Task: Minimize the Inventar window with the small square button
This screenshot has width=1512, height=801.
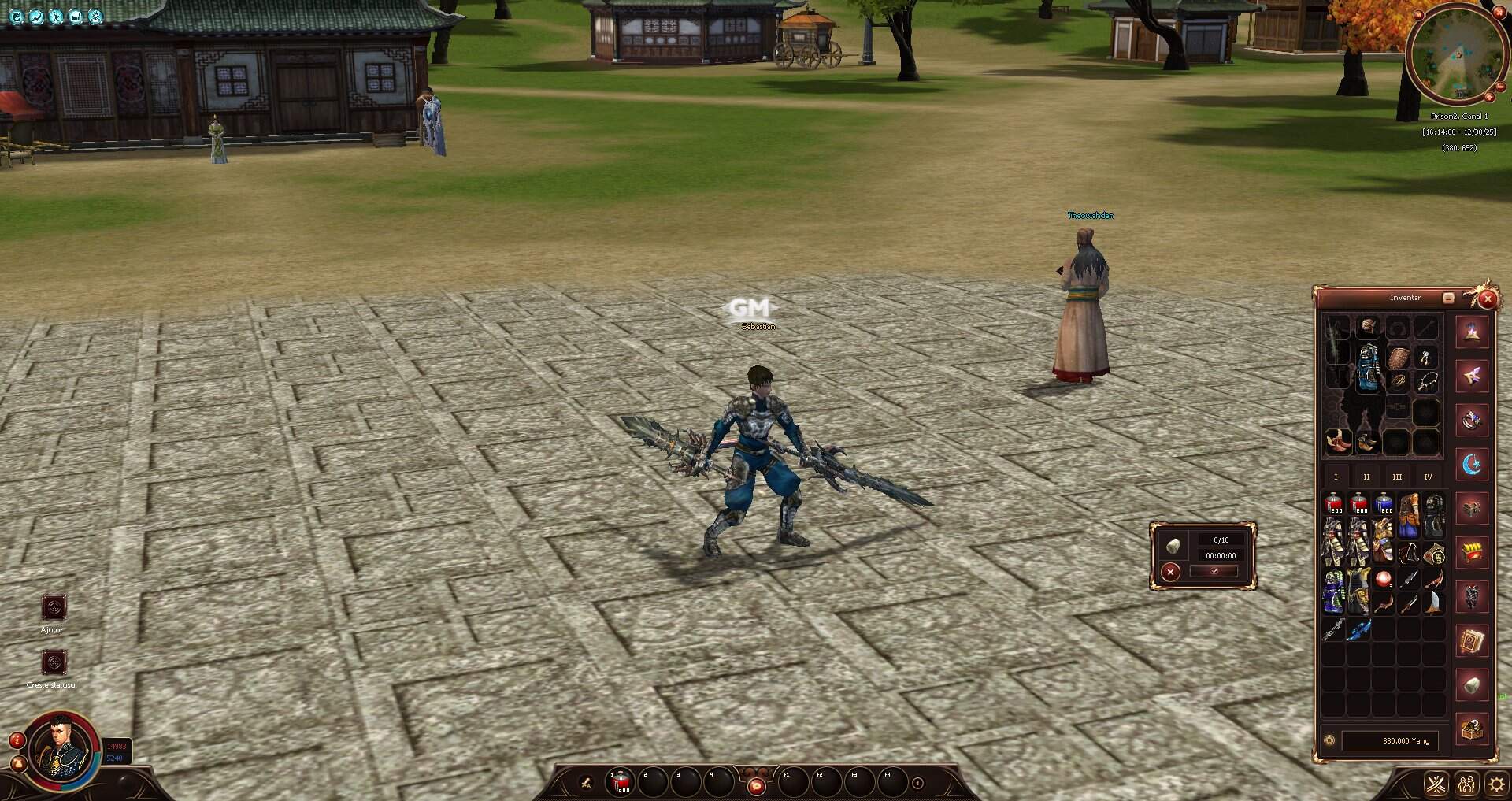Action: click(x=1447, y=298)
